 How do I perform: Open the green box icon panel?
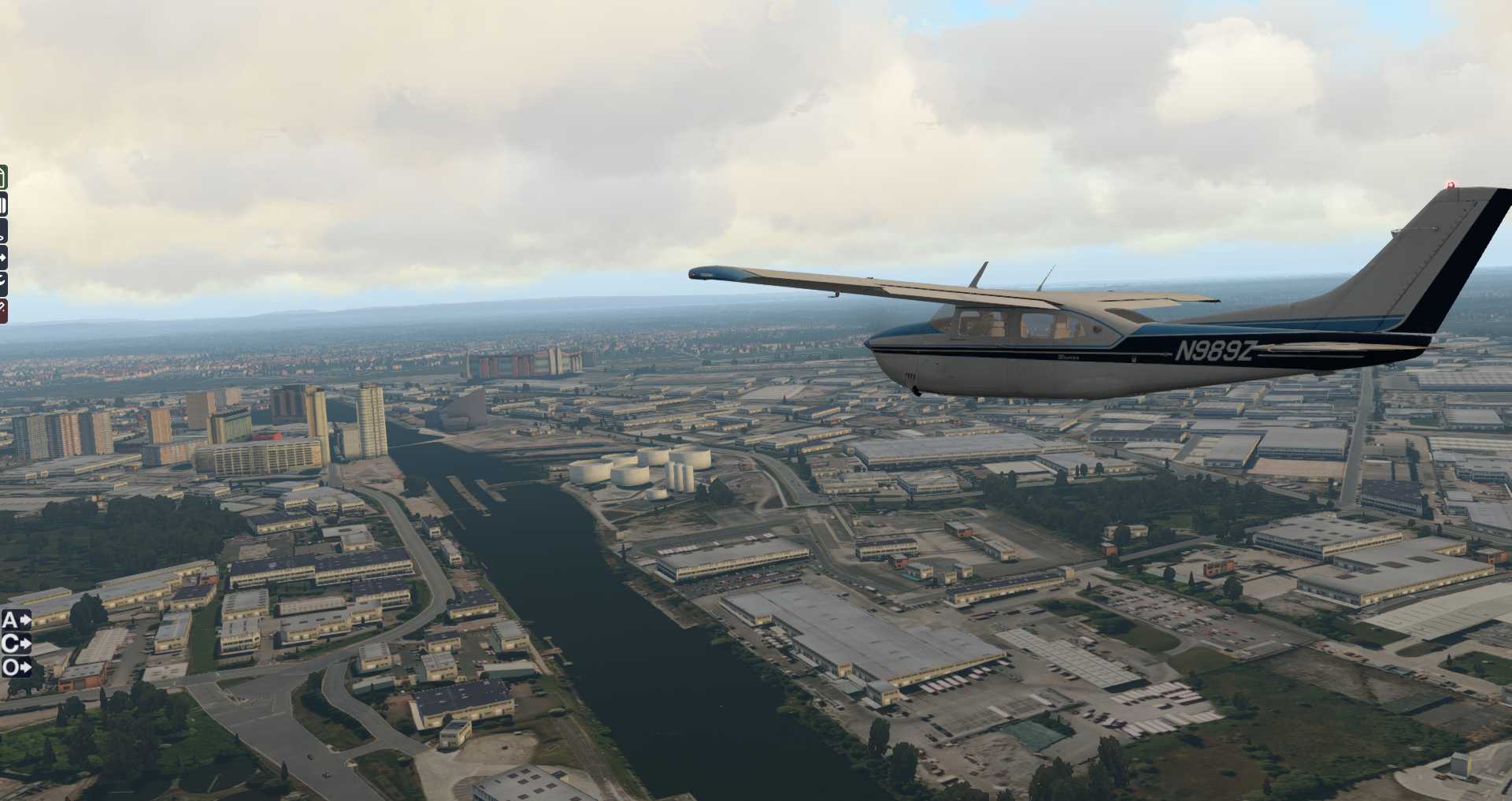(3, 177)
